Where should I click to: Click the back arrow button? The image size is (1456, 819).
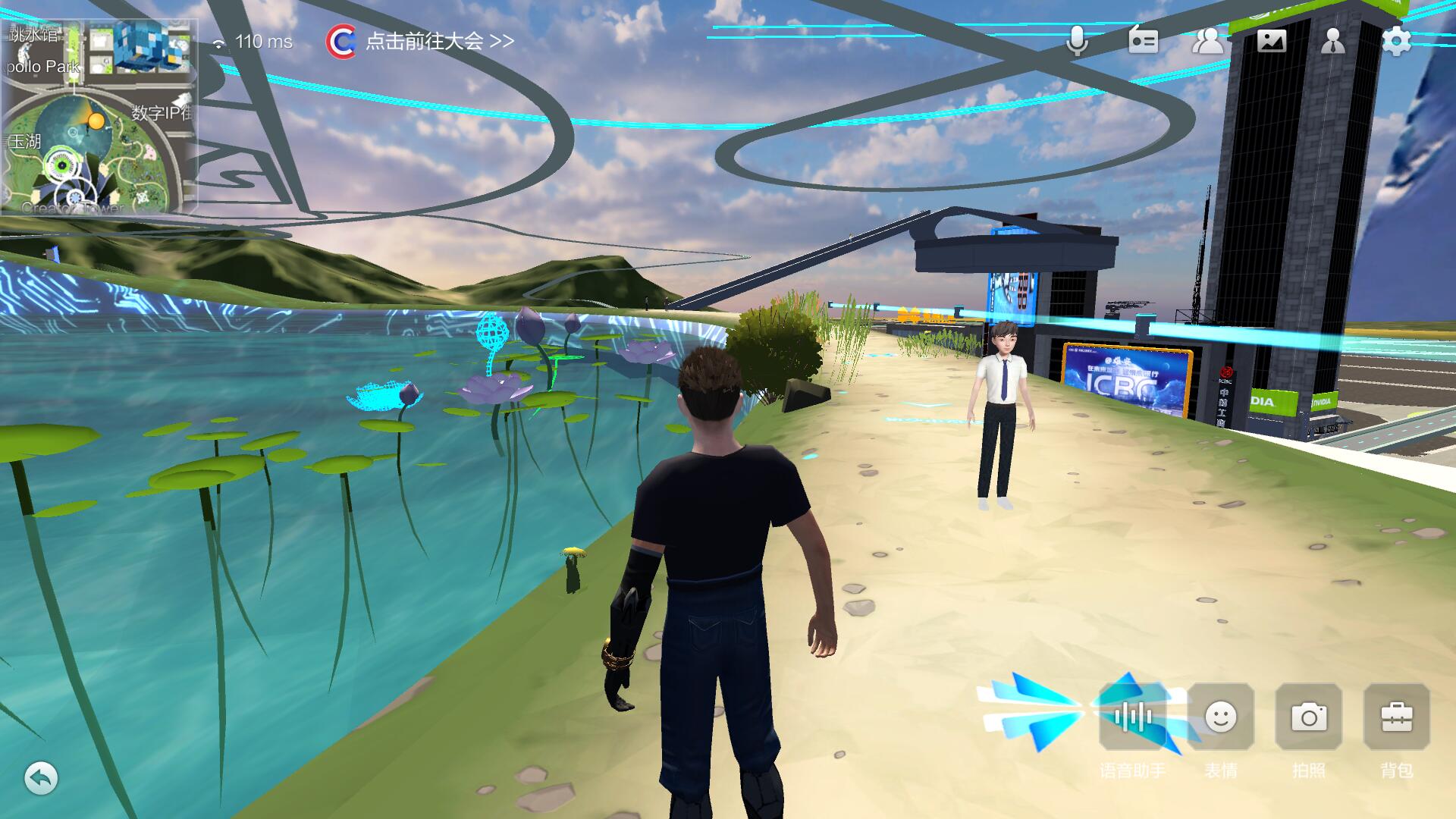[41, 778]
